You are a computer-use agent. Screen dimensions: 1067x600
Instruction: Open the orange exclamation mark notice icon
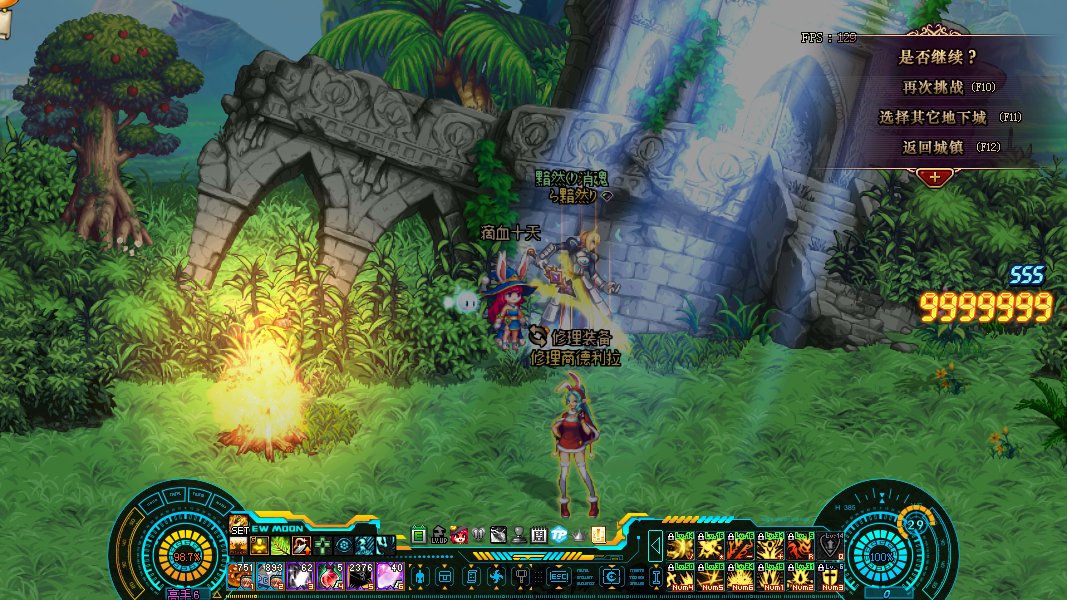tap(599, 535)
